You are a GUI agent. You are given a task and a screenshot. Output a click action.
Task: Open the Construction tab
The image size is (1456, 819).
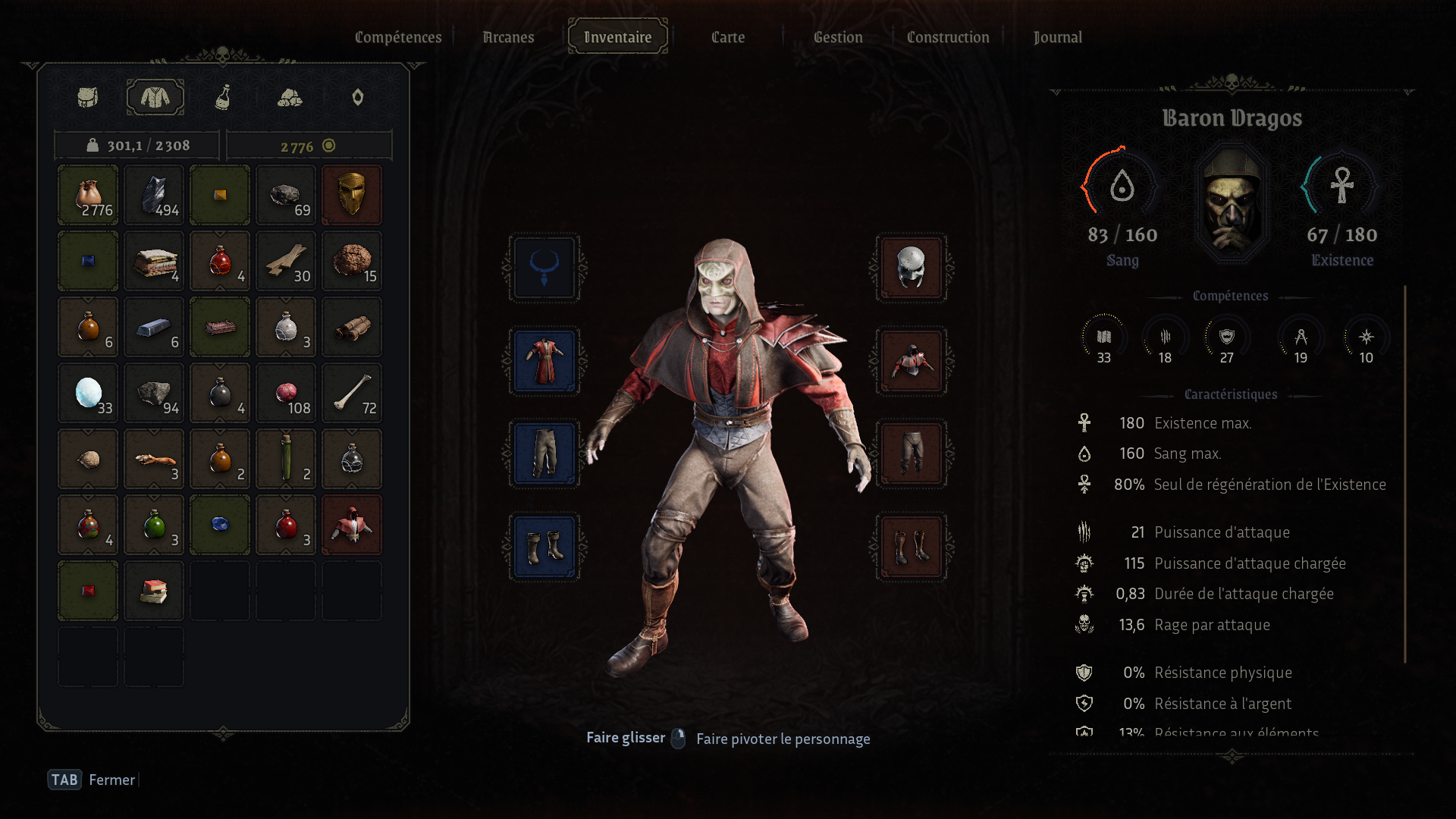(948, 37)
